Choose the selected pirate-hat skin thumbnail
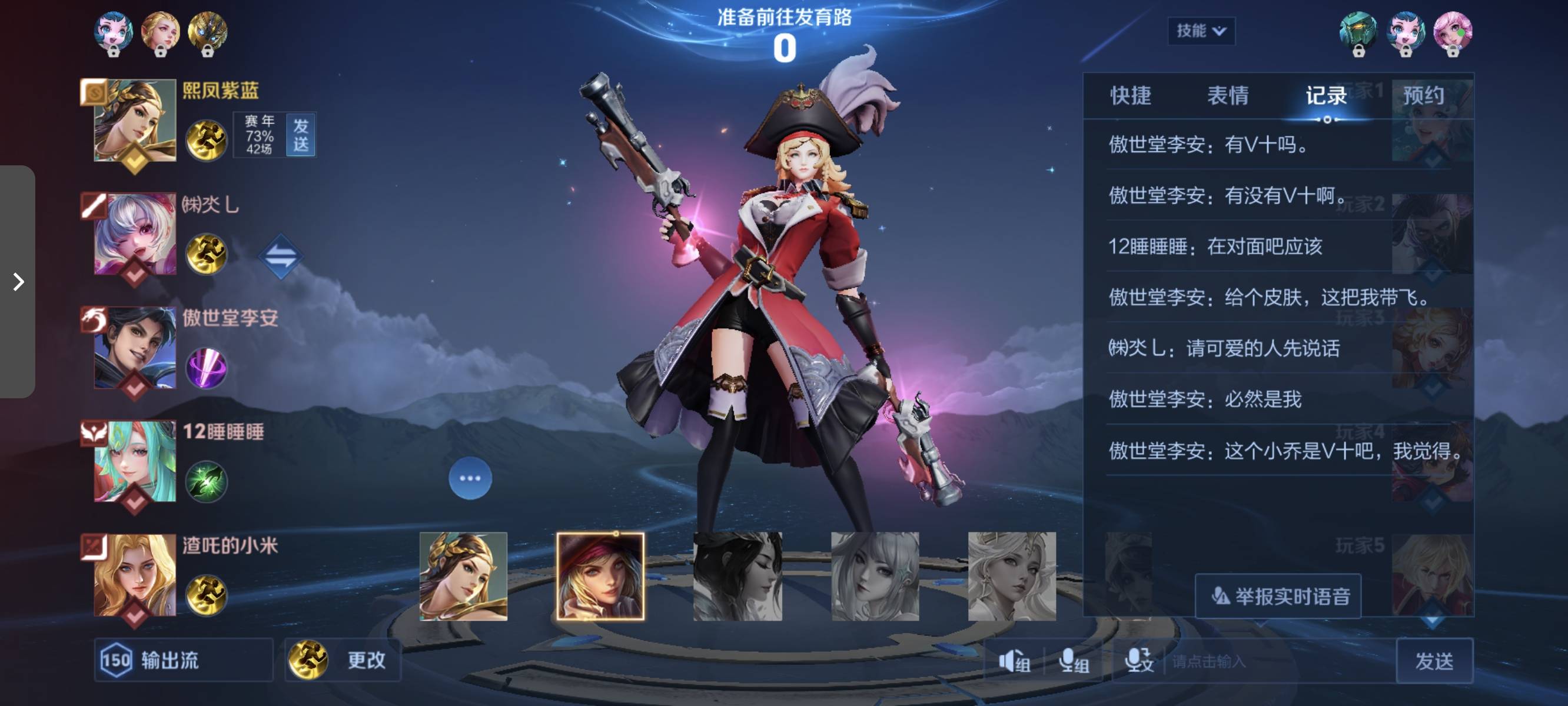1568x706 pixels. 600,576
